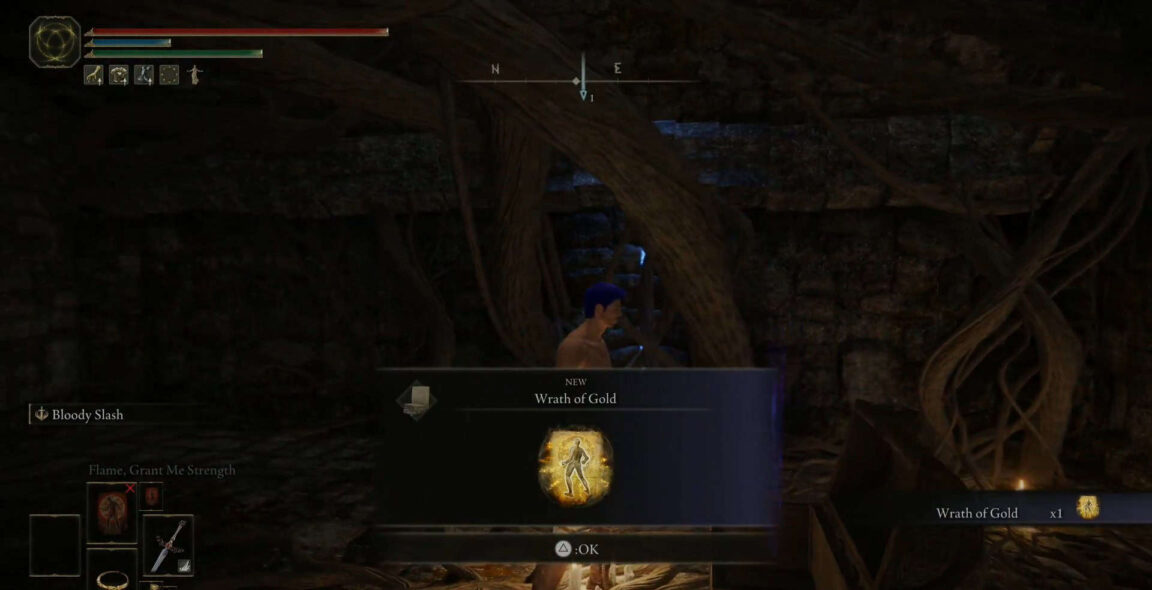Choose the equipped sword weapon slot
The width and height of the screenshot is (1152, 590).
167,545
